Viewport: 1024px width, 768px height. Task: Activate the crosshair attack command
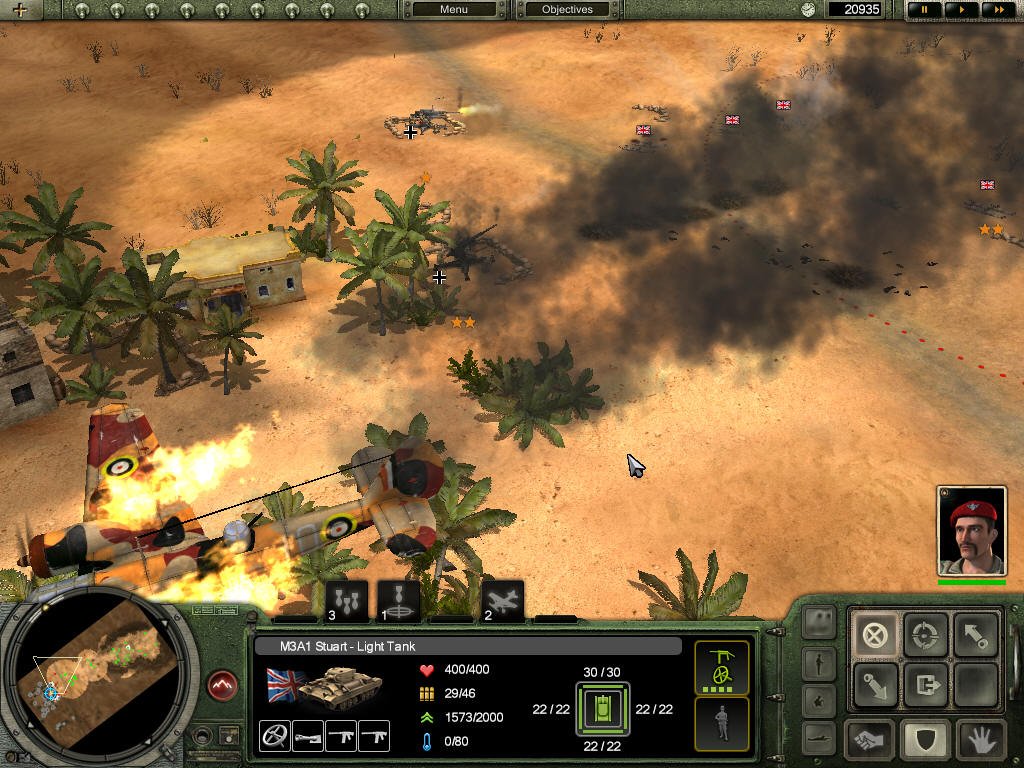coord(925,635)
